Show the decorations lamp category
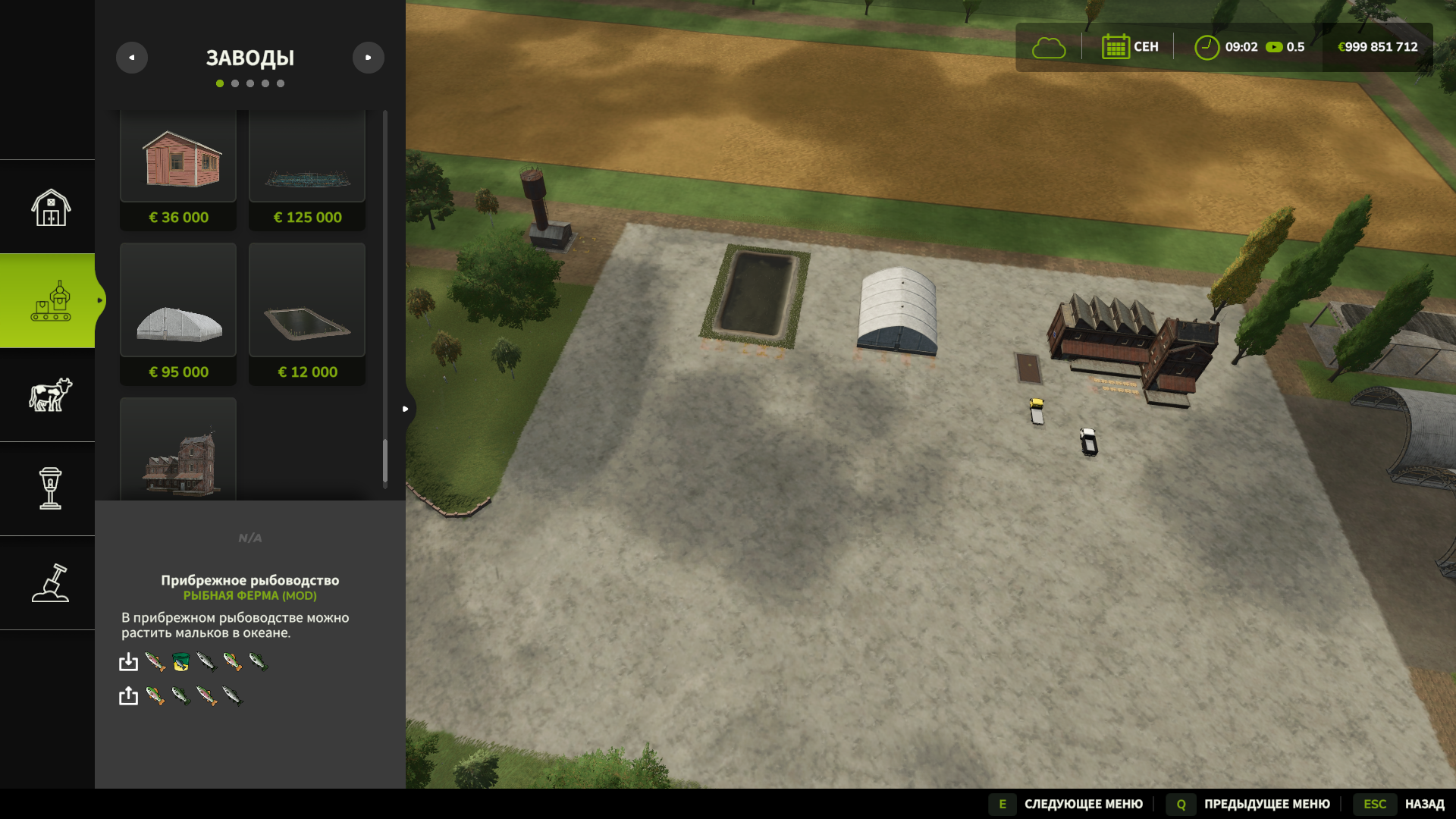The width and height of the screenshot is (1456, 819). (50, 488)
